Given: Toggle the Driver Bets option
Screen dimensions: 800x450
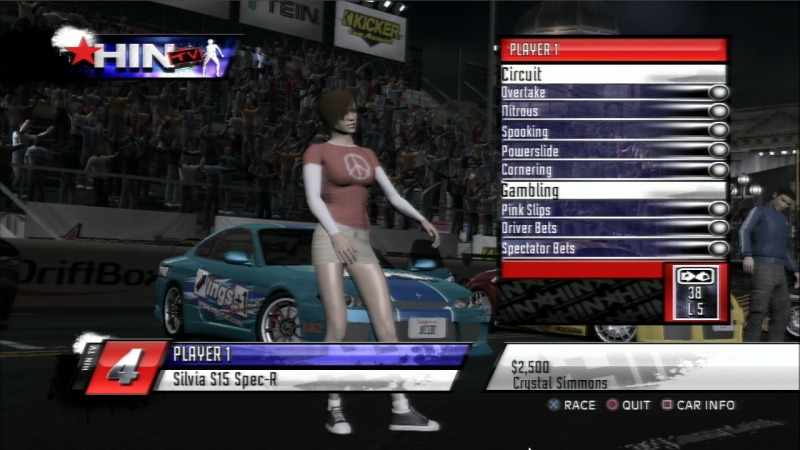Looking at the screenshot, I should [x=718, y=228].
